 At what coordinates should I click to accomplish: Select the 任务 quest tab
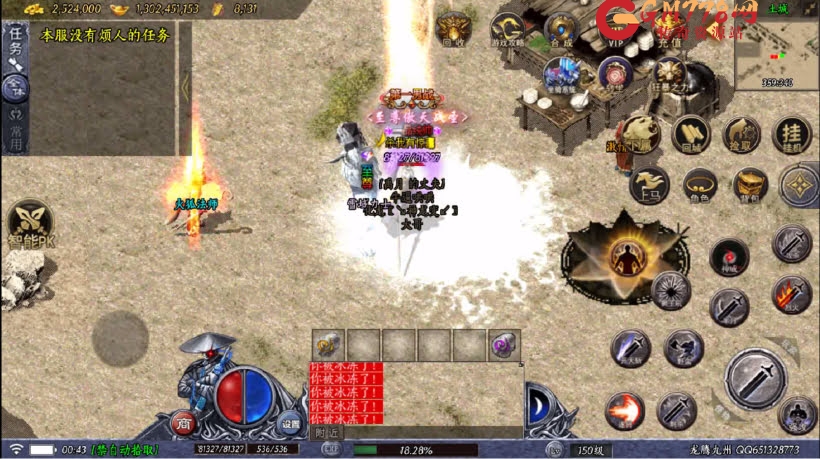point(16,44)
